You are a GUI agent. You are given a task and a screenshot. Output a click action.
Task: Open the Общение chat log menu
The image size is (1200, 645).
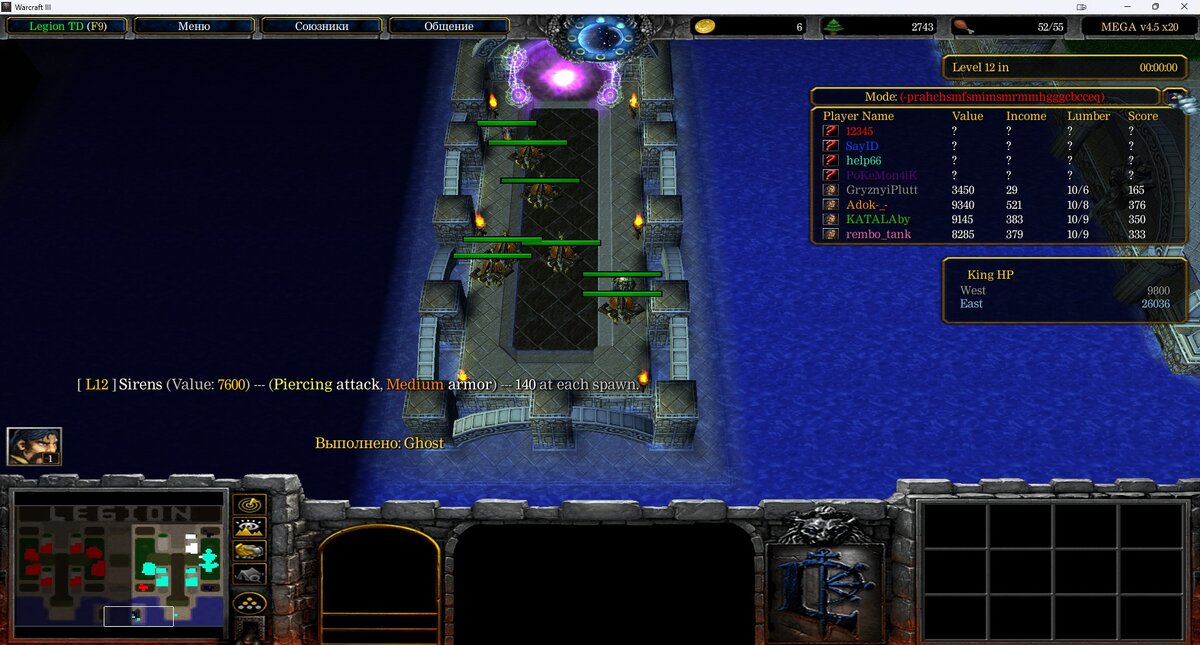coord(448,26)
